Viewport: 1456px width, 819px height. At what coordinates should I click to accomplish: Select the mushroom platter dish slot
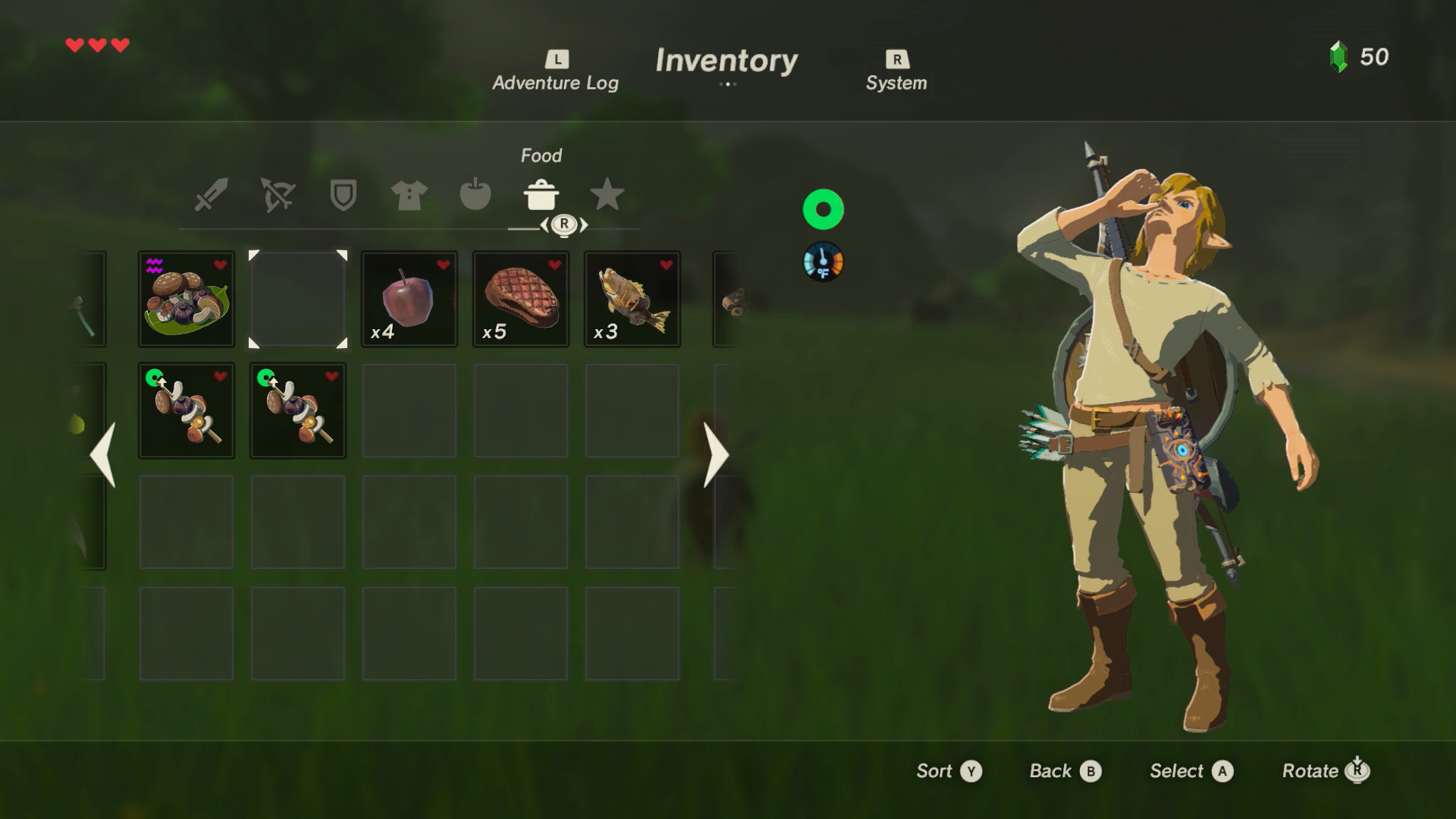[x=187, y=300]
